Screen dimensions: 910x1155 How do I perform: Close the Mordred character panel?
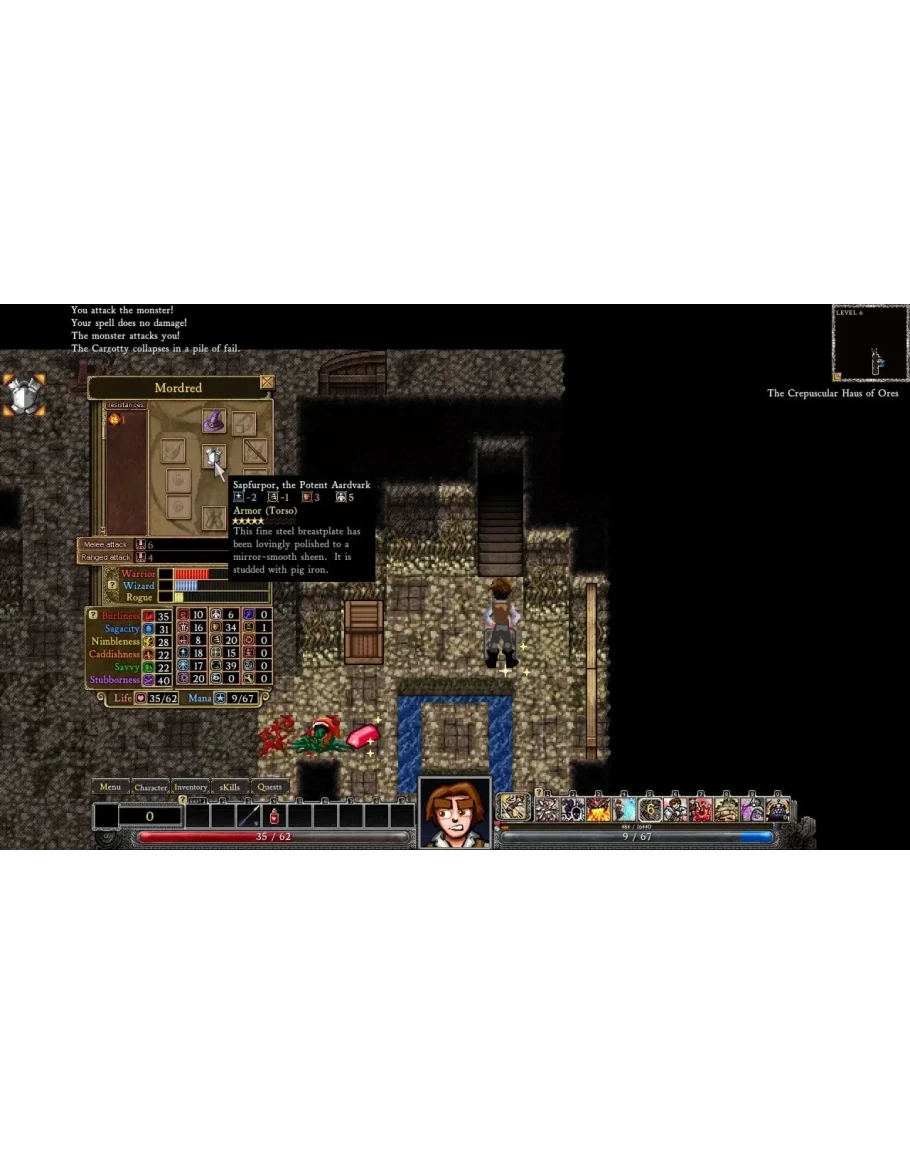point(266,382)
